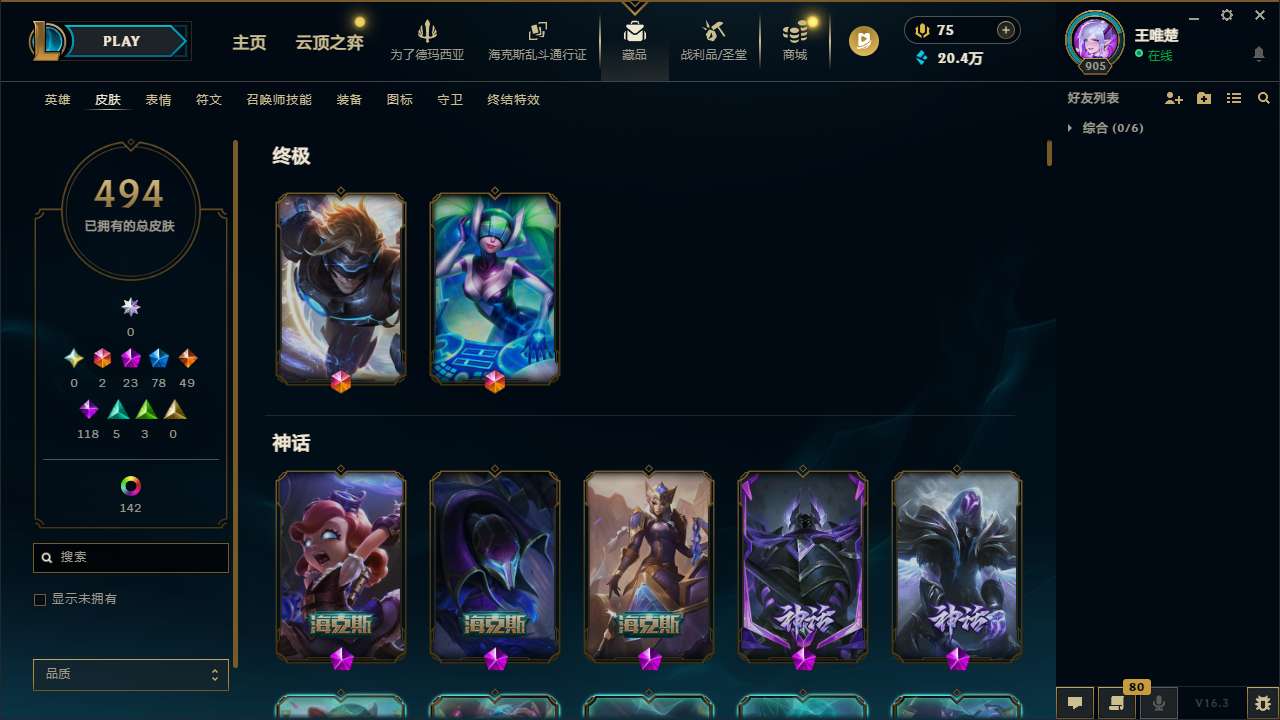Click the 海克斯乱斗通行证 pass icon
Image resolution: width=1280 pixels, height=720 pixels.
537,30
